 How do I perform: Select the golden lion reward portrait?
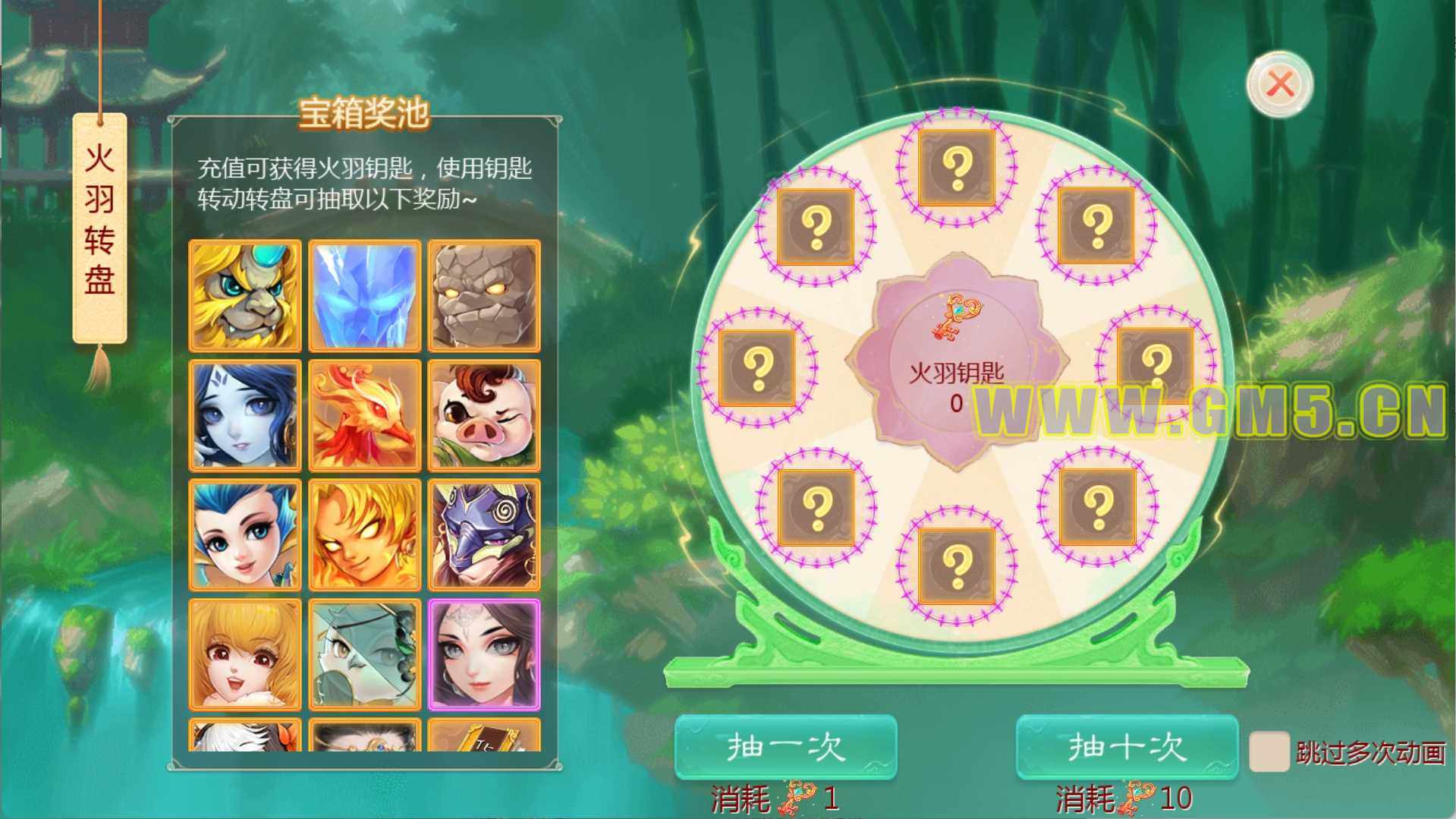click(245, 296)
